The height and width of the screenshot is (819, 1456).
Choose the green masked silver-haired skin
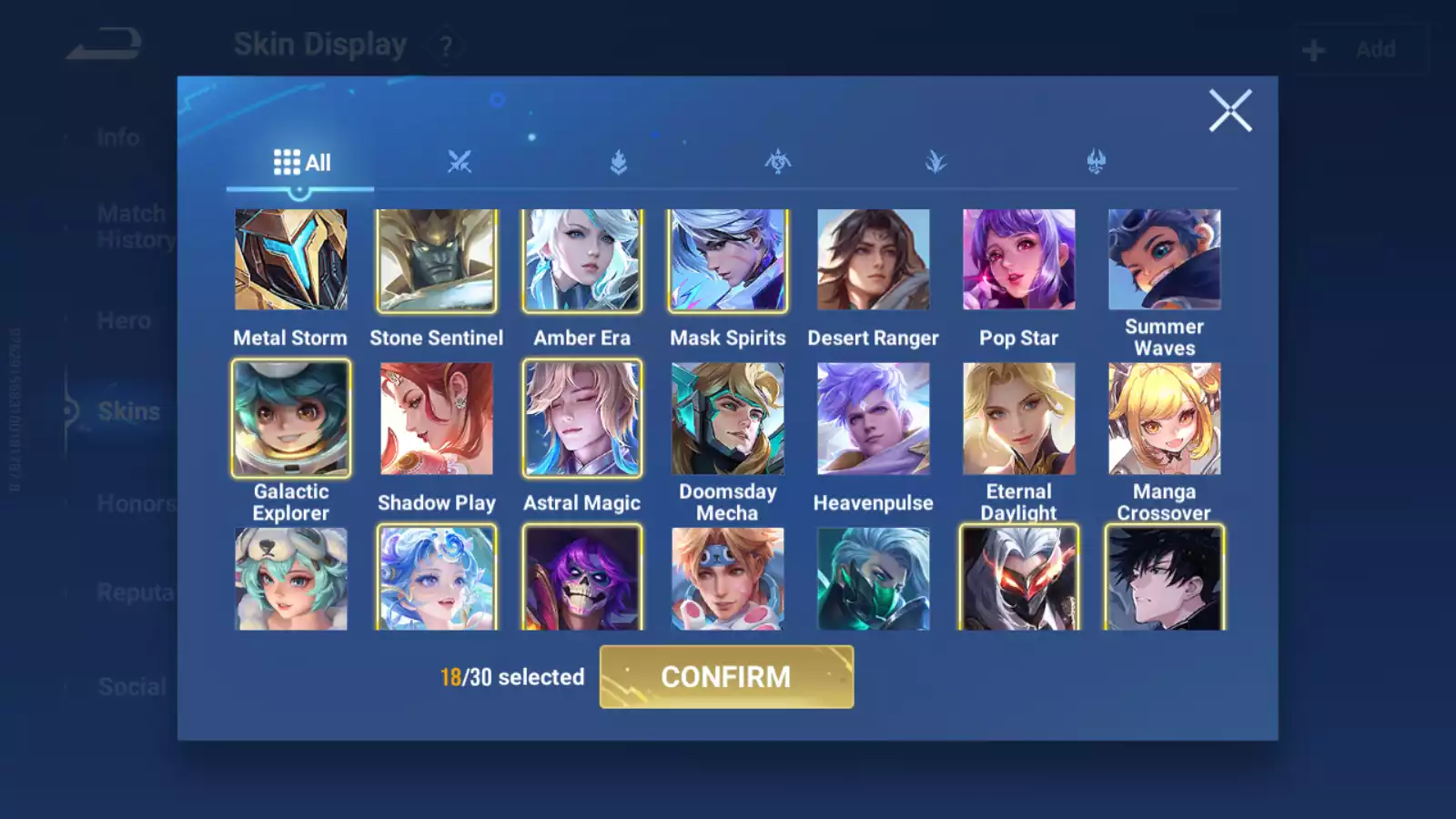tap(874, 579)
